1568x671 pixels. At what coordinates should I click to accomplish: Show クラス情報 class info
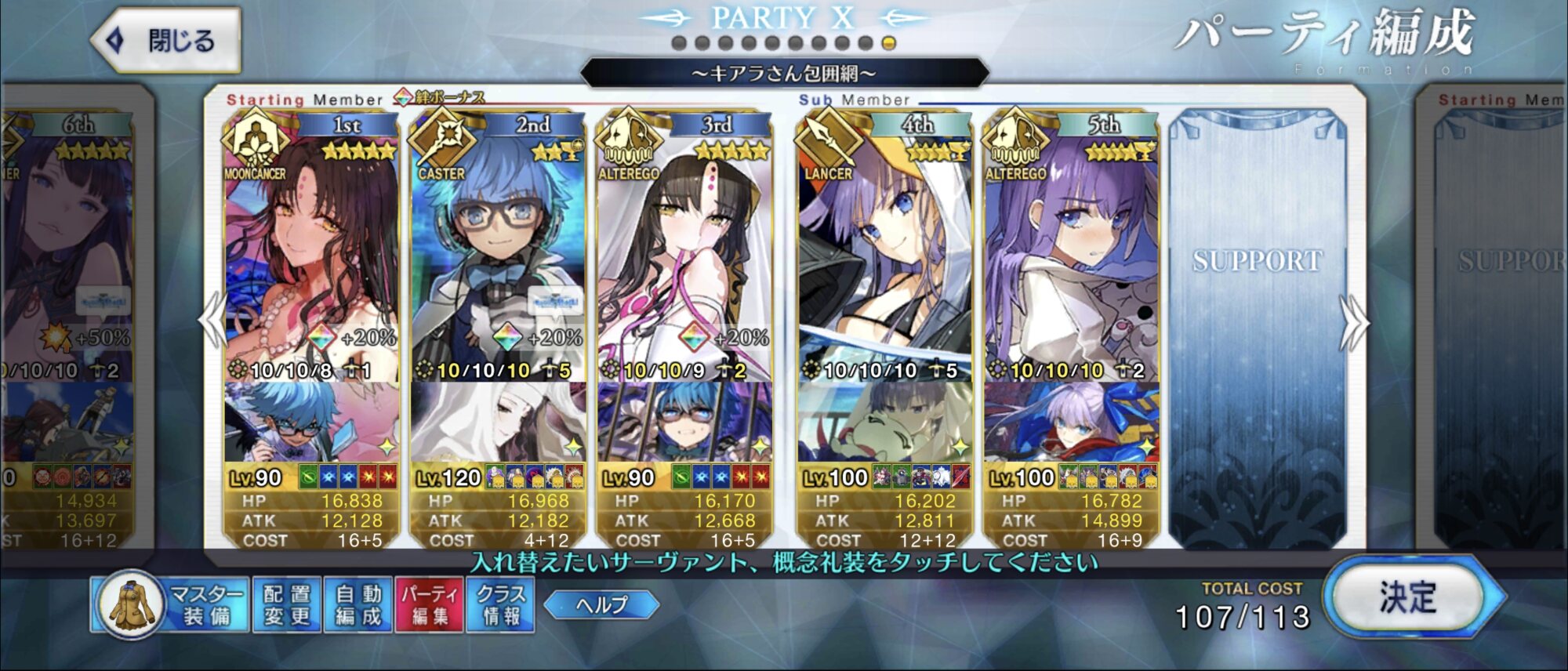[502, 605]
